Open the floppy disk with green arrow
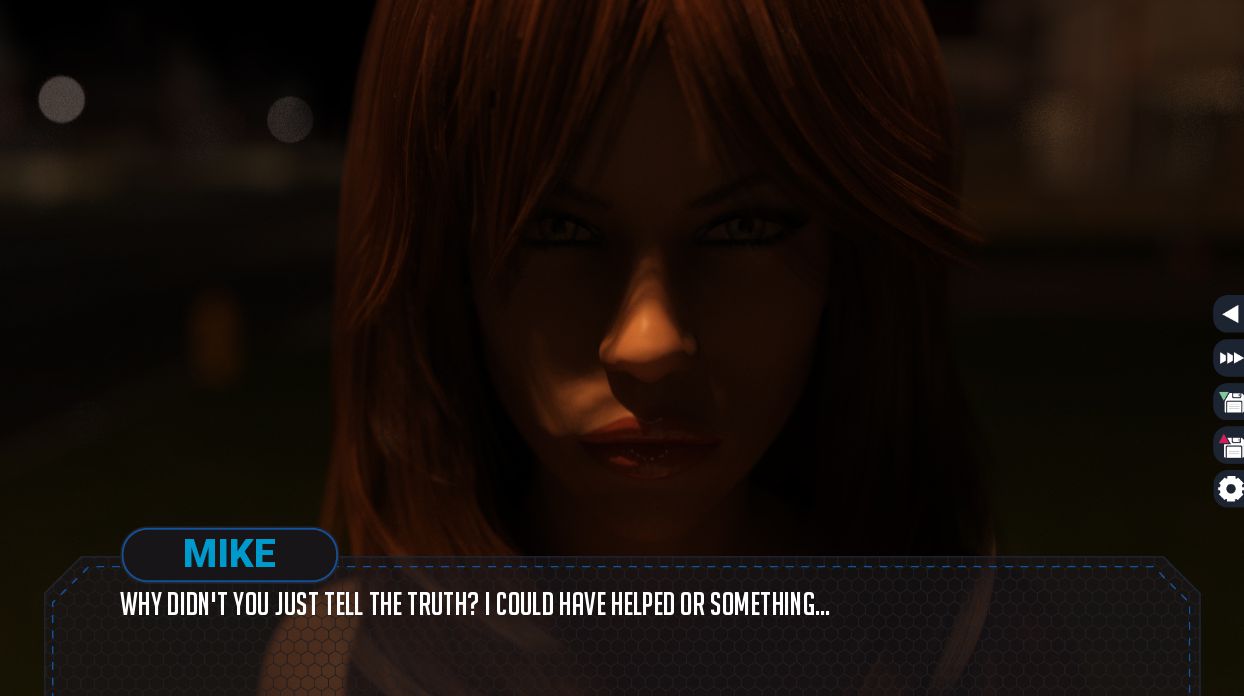The width and height of the screenshot is (1244, 696). click(x=1230, y=402)
